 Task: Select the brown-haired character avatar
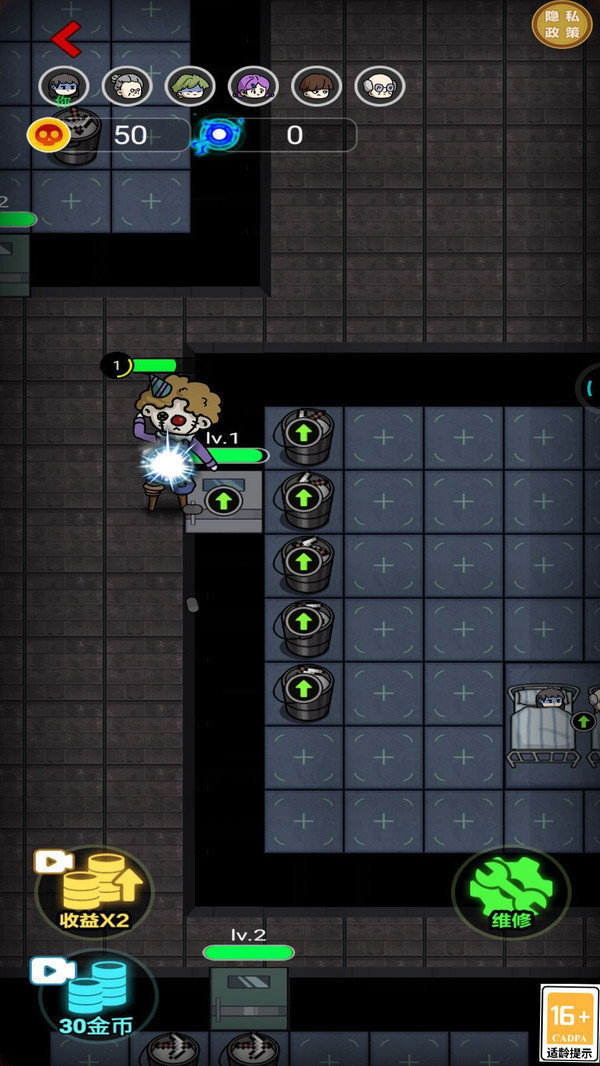pyautogui.click(x=316, y=87)
